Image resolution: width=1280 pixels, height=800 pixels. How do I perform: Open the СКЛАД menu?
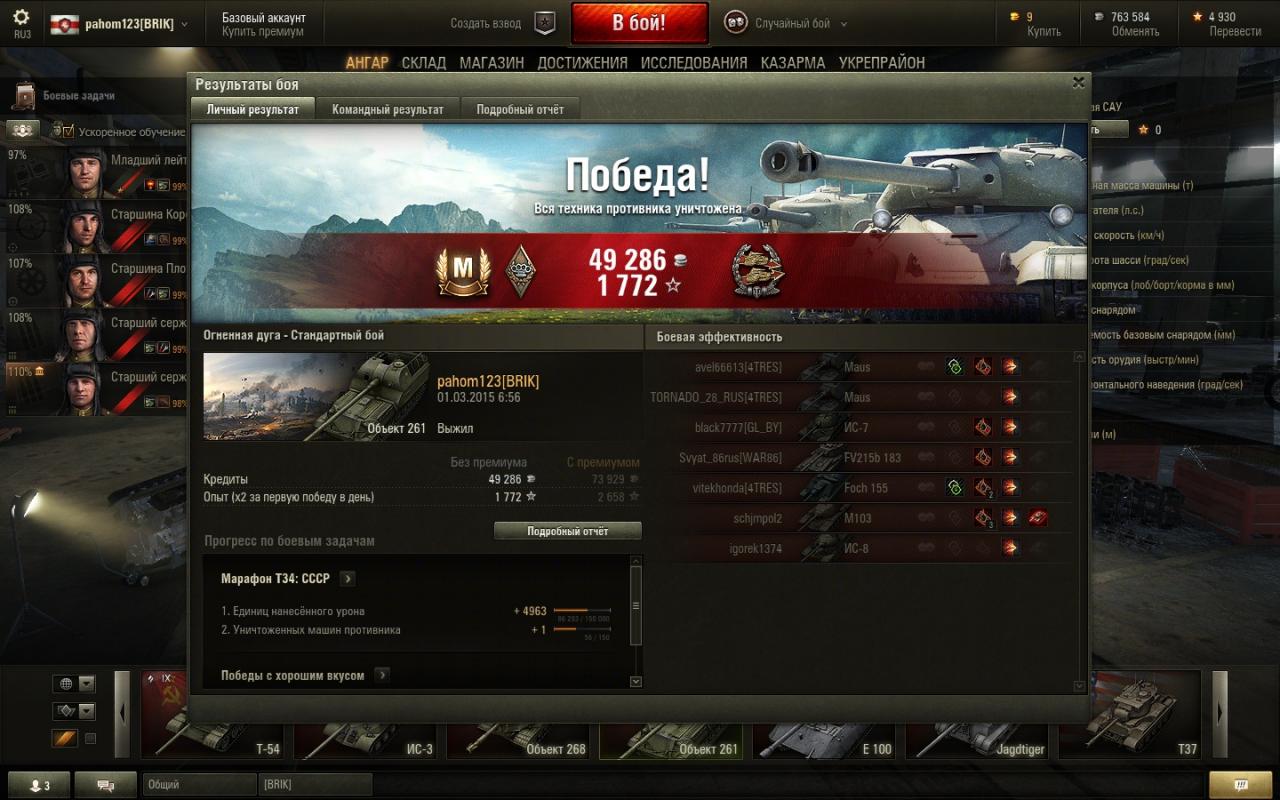click(x=423, y=62)
